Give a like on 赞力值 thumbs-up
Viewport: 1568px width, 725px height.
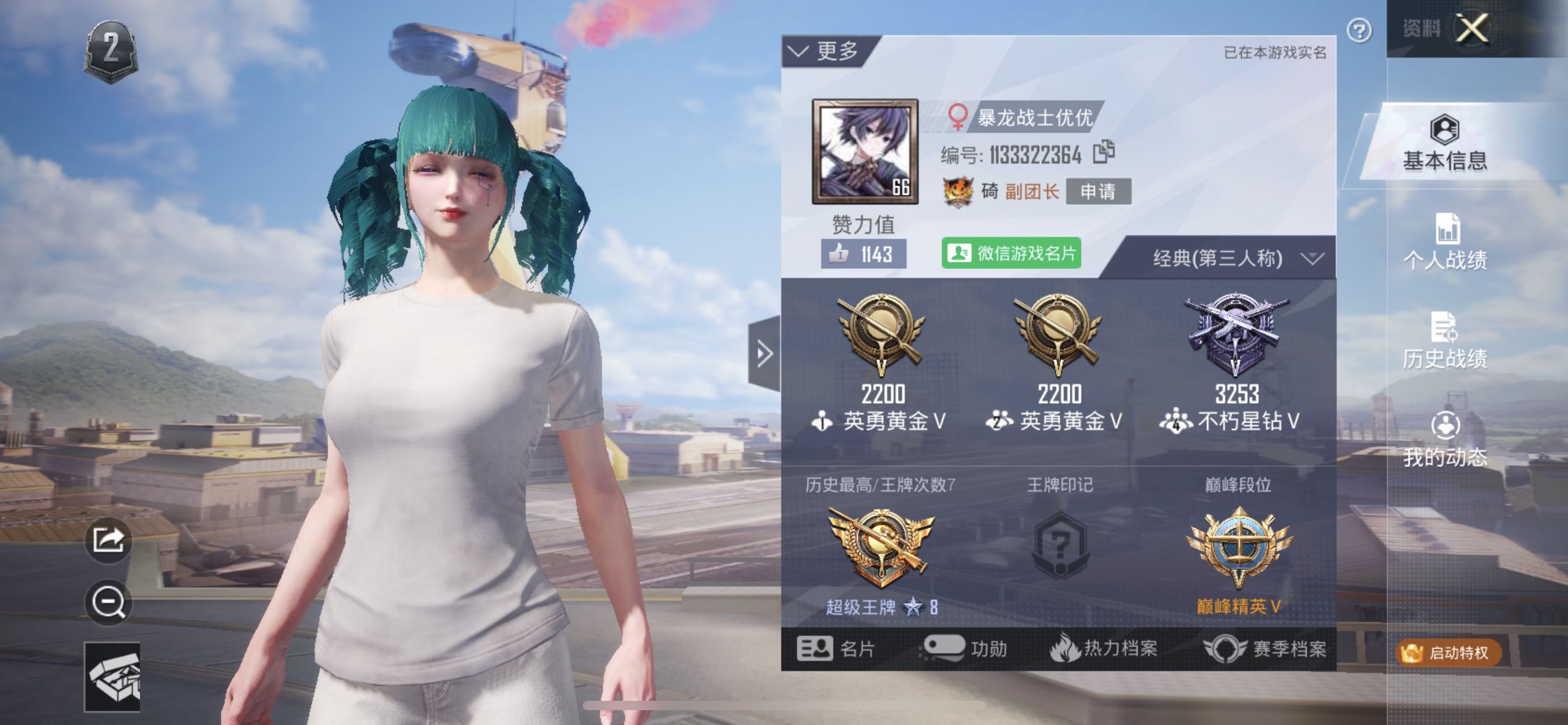[x=863, y=254]
